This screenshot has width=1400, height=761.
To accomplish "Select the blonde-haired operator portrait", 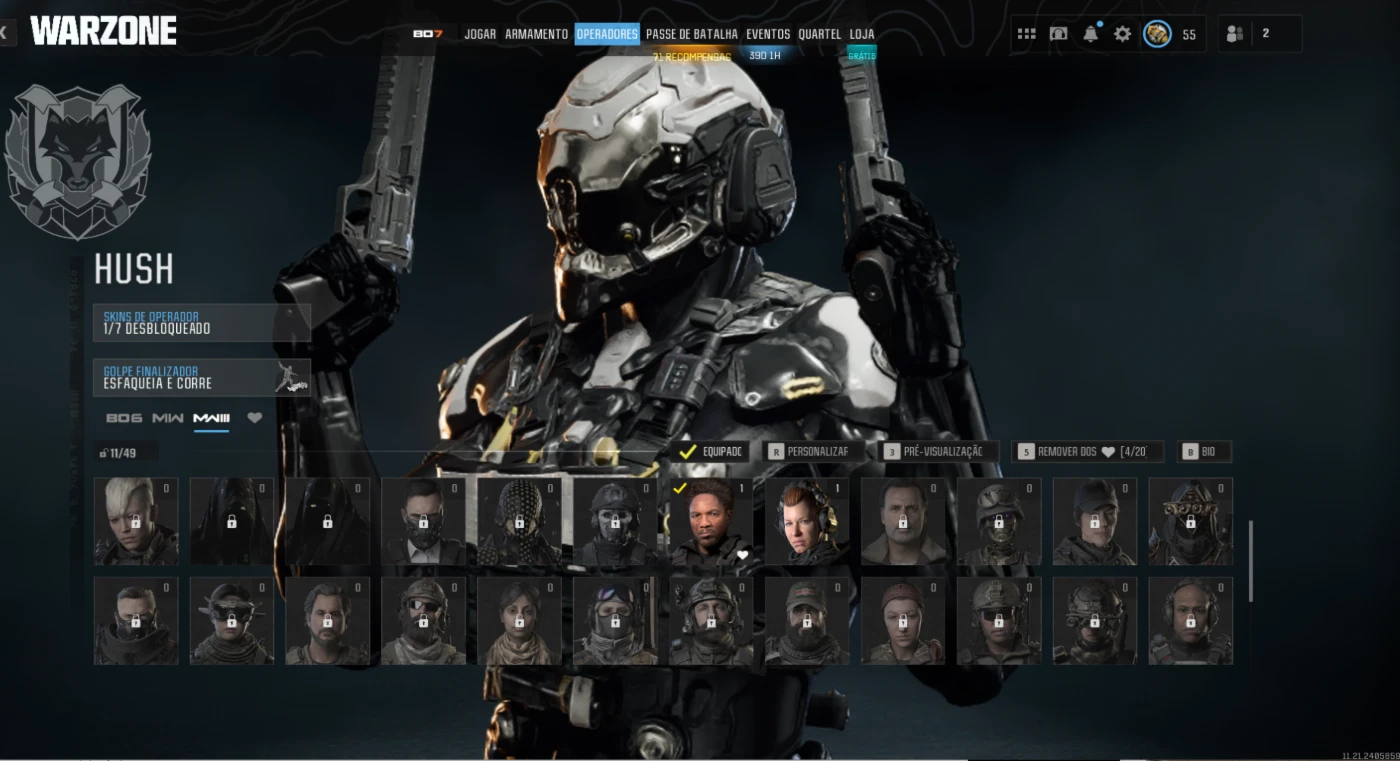I will coord(136,521).
